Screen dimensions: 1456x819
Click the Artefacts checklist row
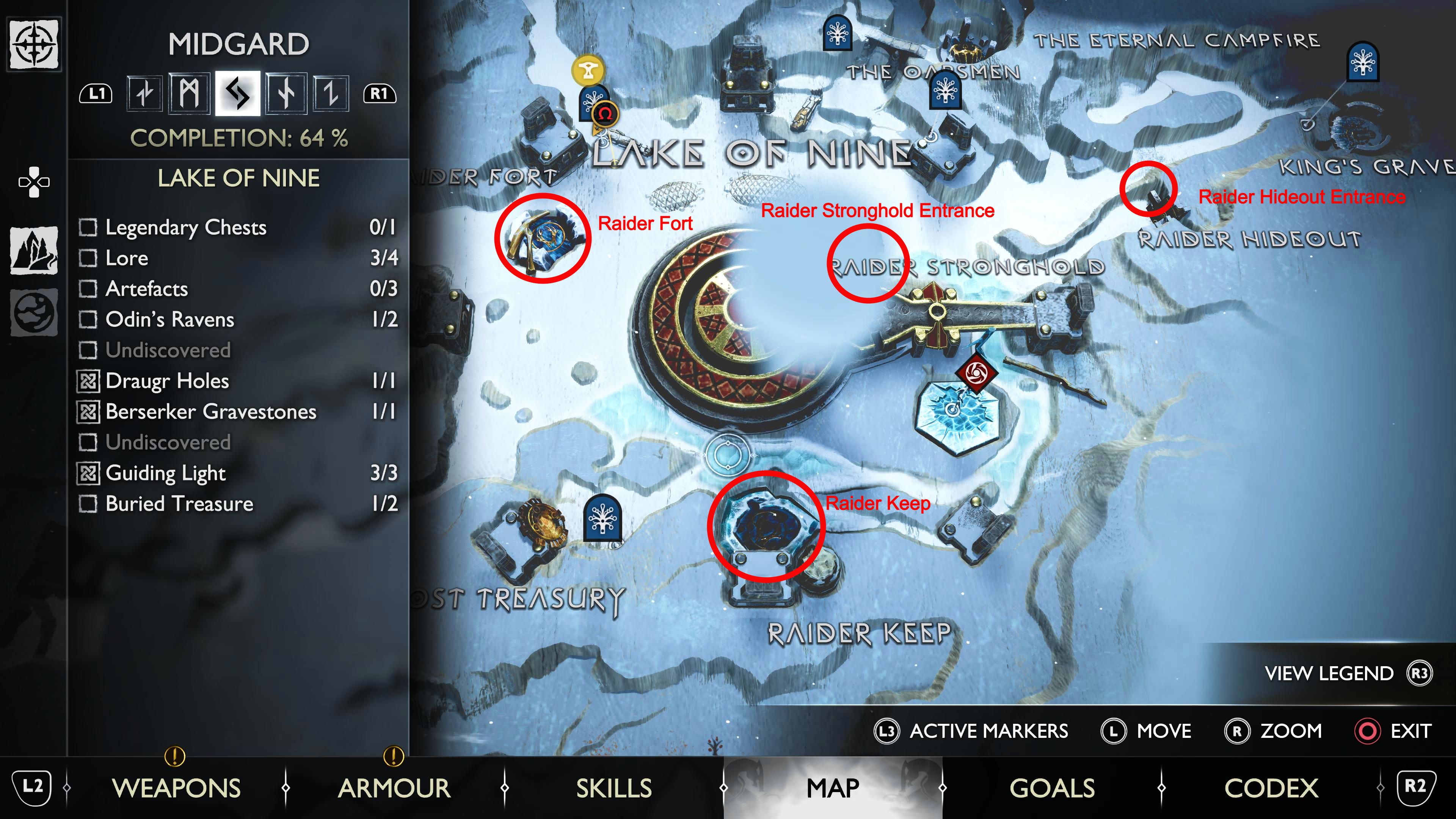click(237, 289)
